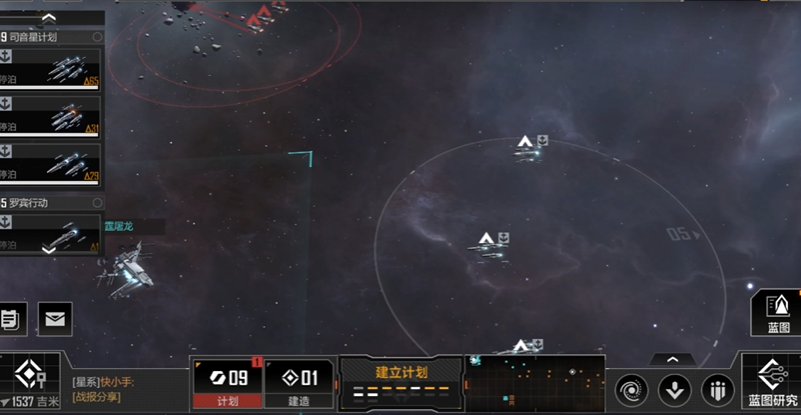Open the 战报分享 battle report chat link

click(96, 397)
